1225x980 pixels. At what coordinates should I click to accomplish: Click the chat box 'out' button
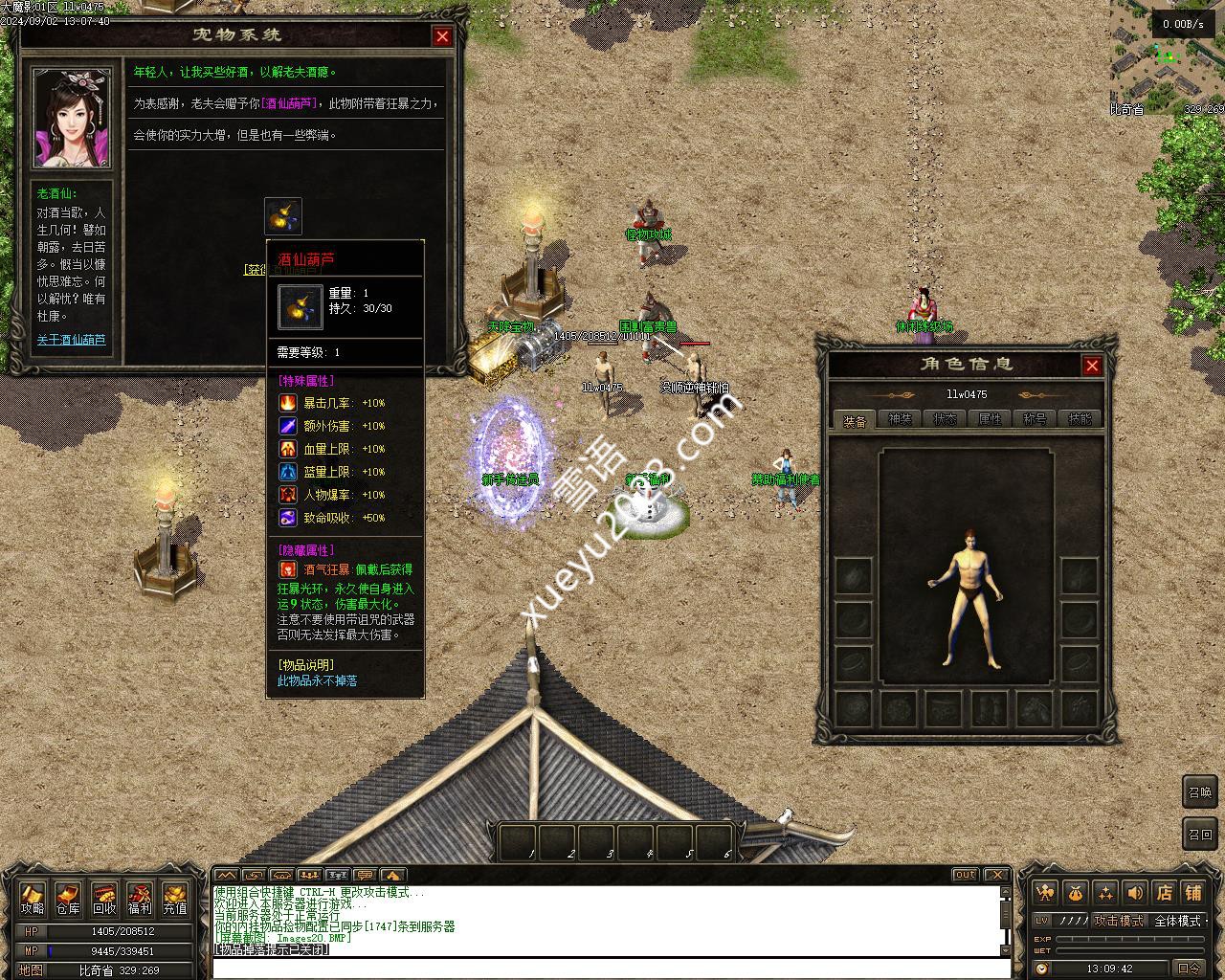965,875
